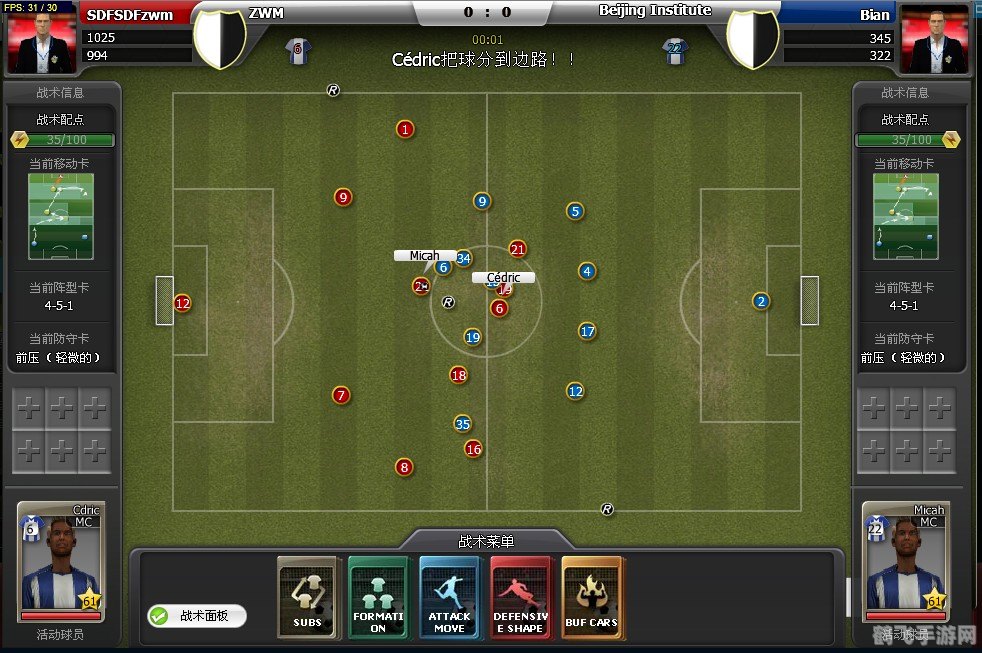This screenshot has width=982, height=653.
Task: Select the blue number 2 goalkeeper token
Action: click(761, 301)
